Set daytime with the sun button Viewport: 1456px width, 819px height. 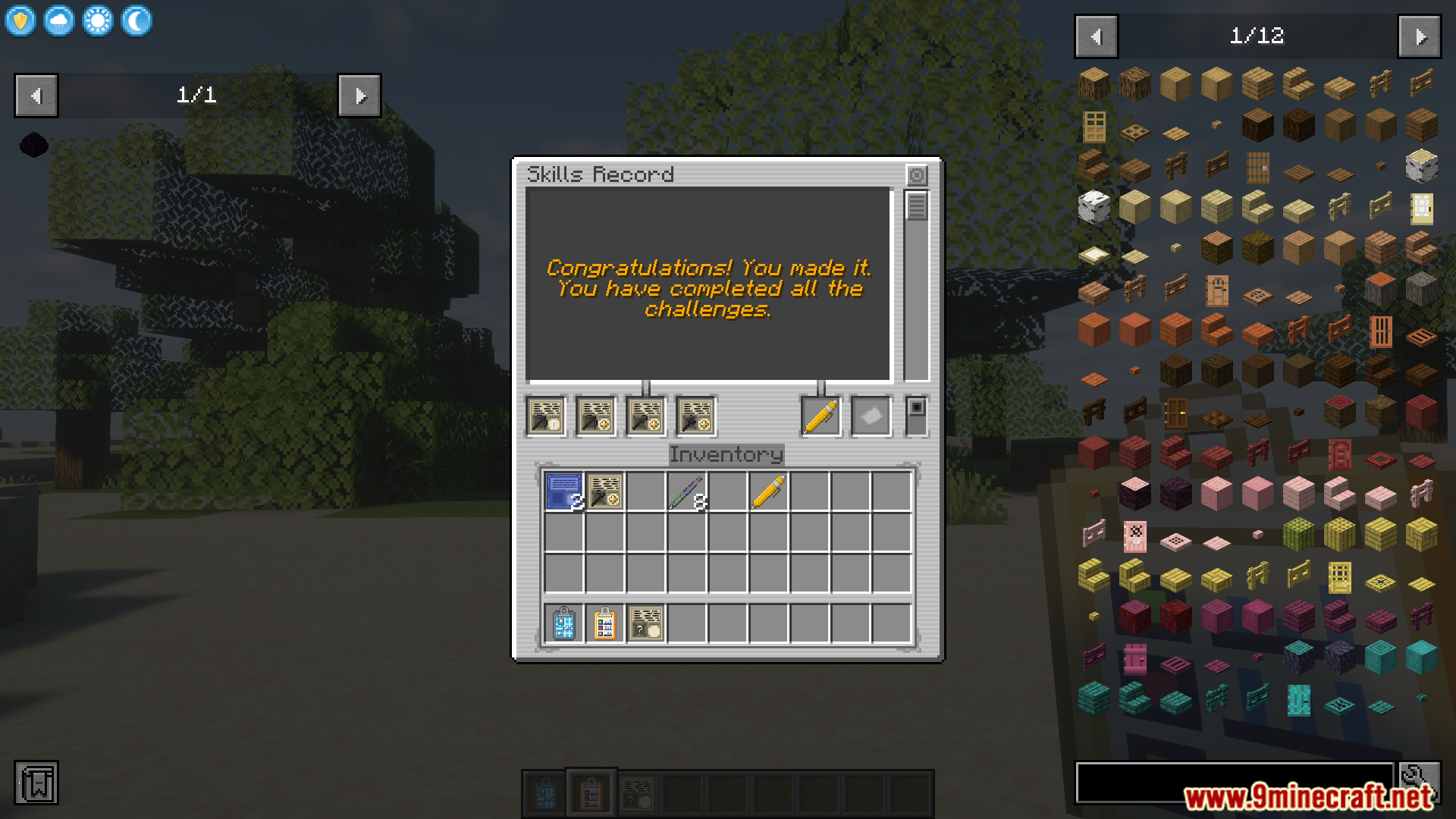98,20
